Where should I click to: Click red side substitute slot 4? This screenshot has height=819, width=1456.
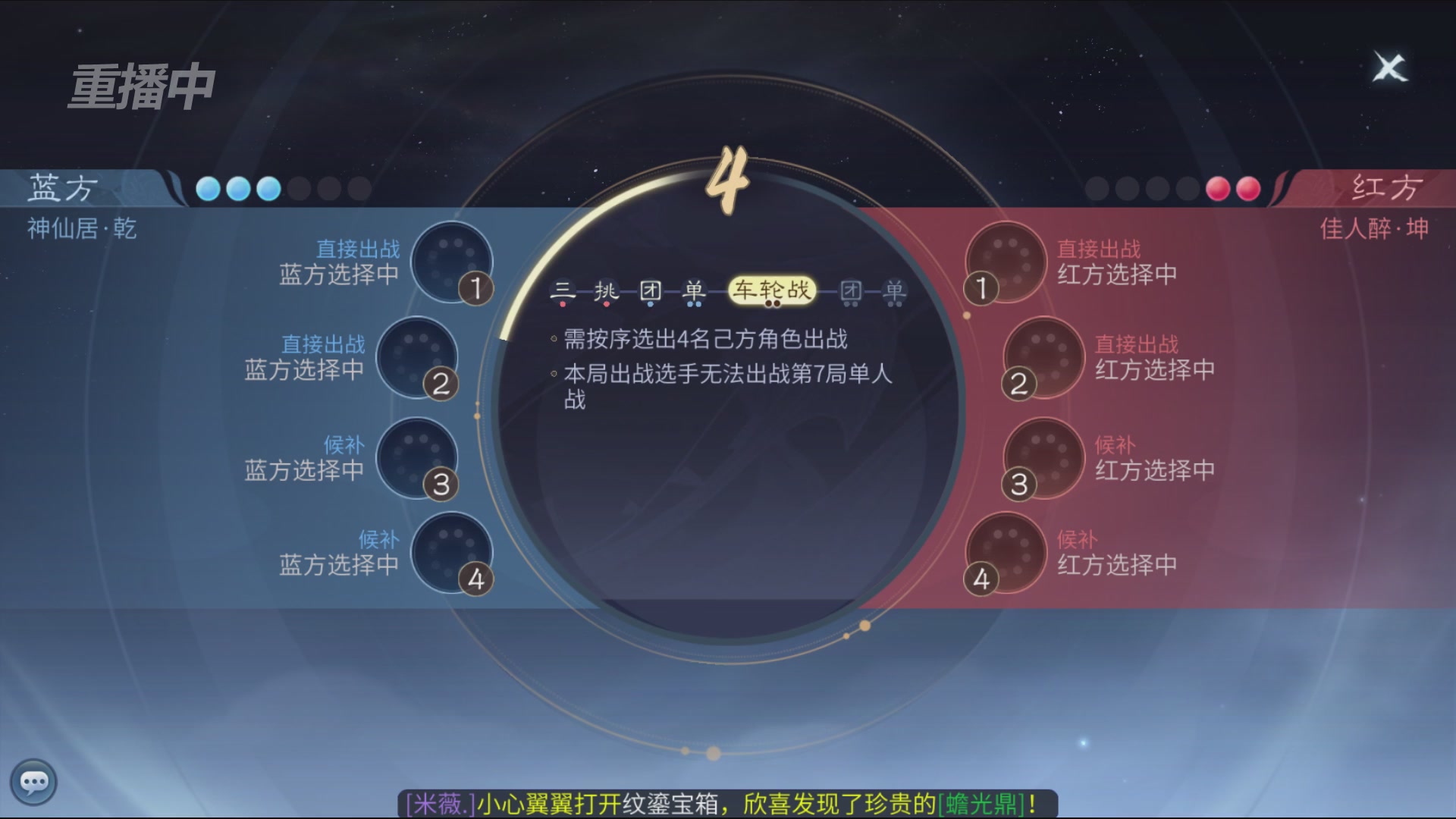coord(1005,554)
